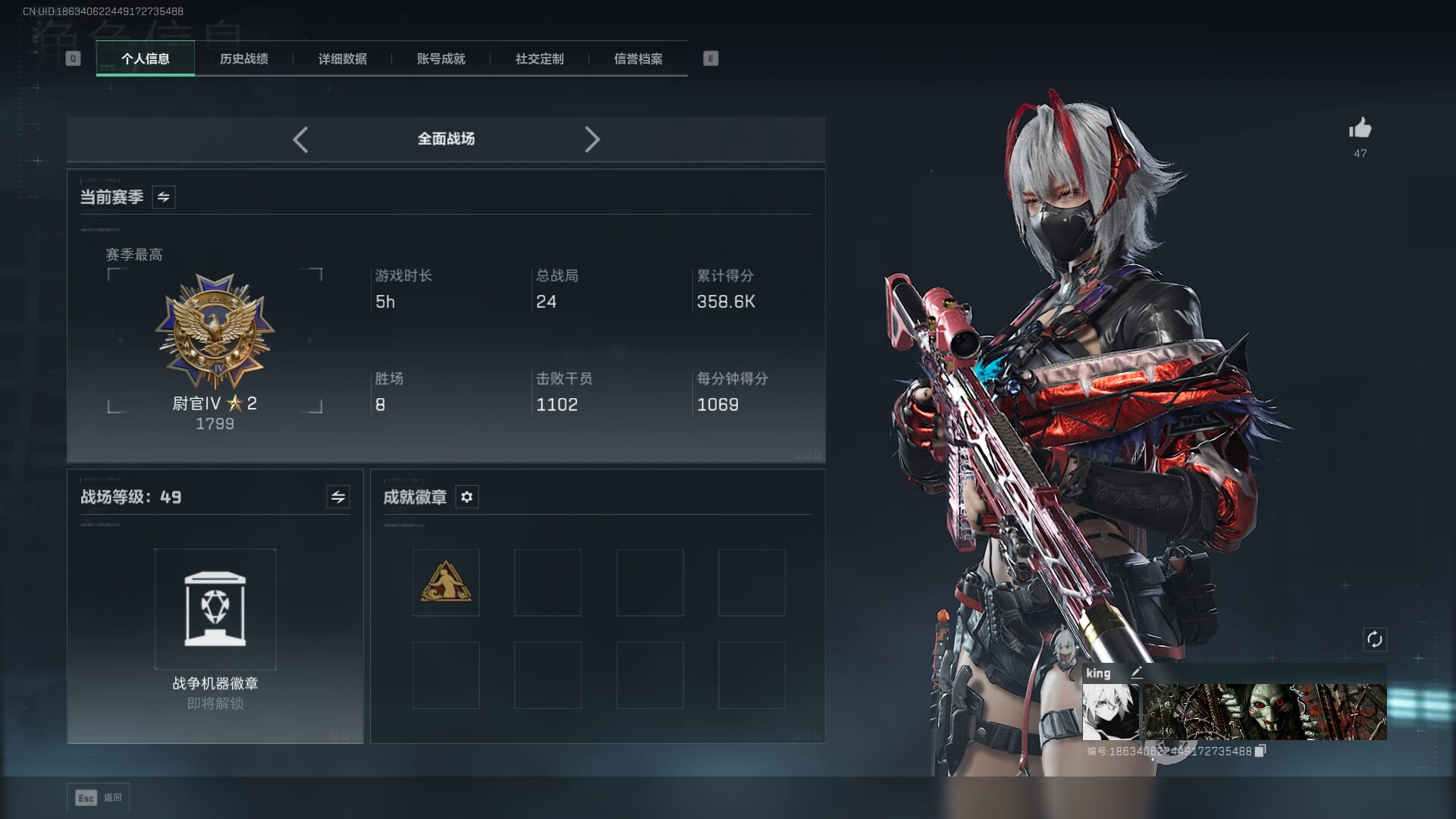This screenshot has width=1456, height=819.
Task: Switch to the 个人信息 tab
Action: 145,58
